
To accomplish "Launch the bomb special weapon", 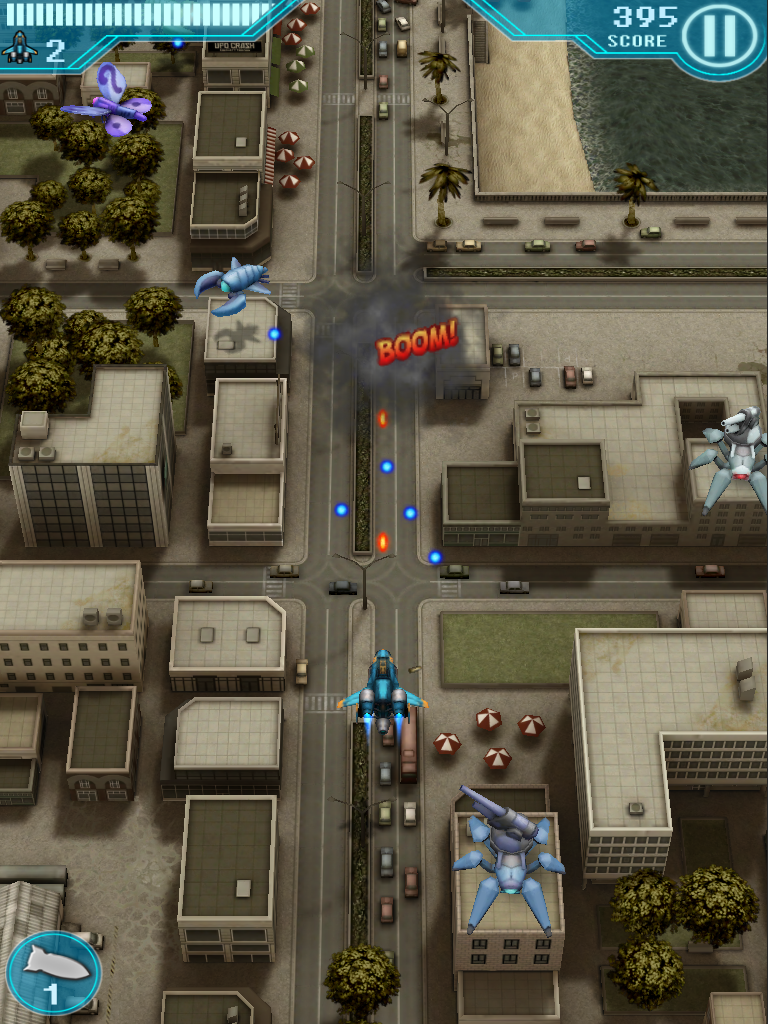I will 53,972.
